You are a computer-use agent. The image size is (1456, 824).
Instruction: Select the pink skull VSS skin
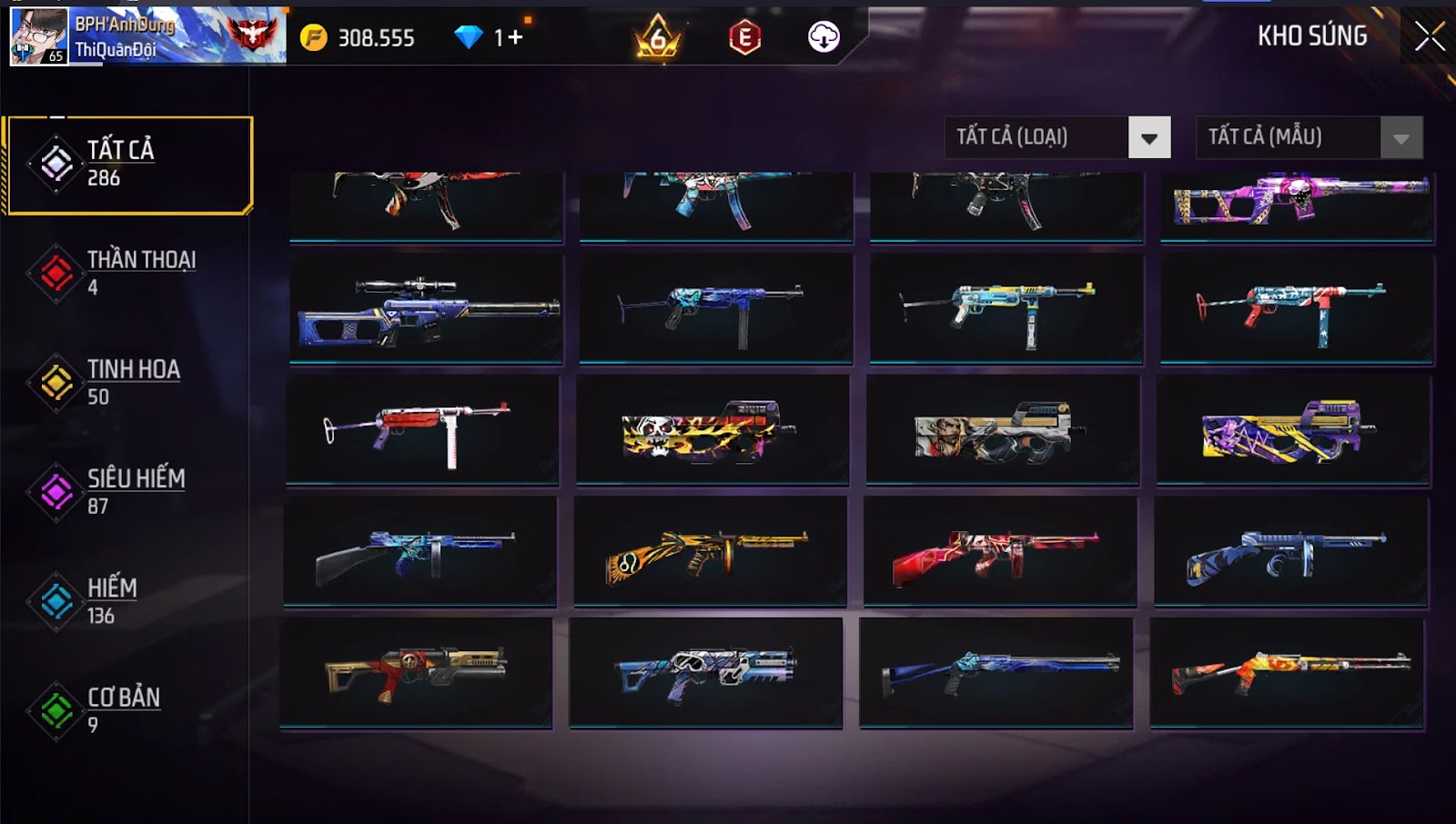pyautogui.click(x=1297, y=205)
